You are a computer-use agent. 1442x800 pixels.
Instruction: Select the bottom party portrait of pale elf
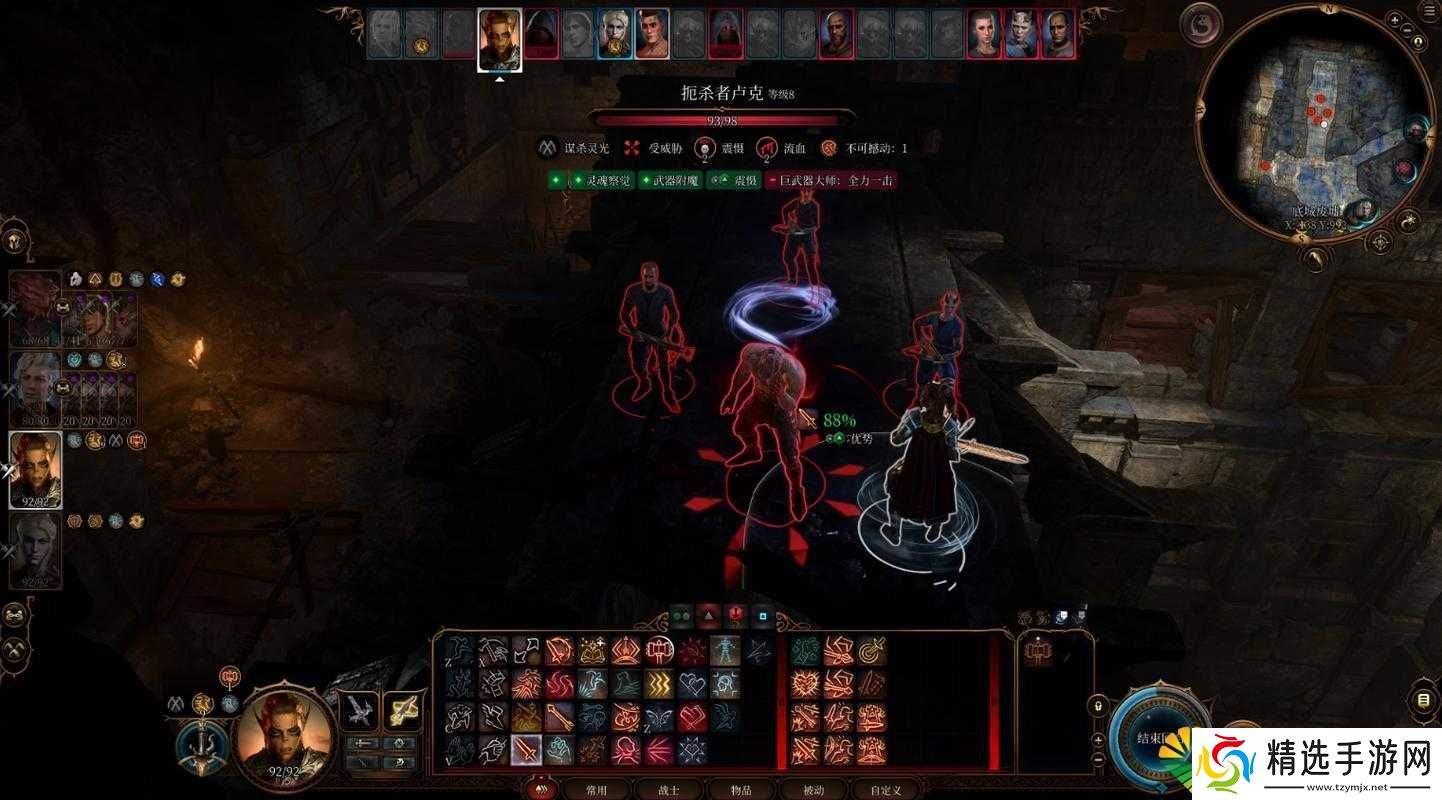coord(34,550)
